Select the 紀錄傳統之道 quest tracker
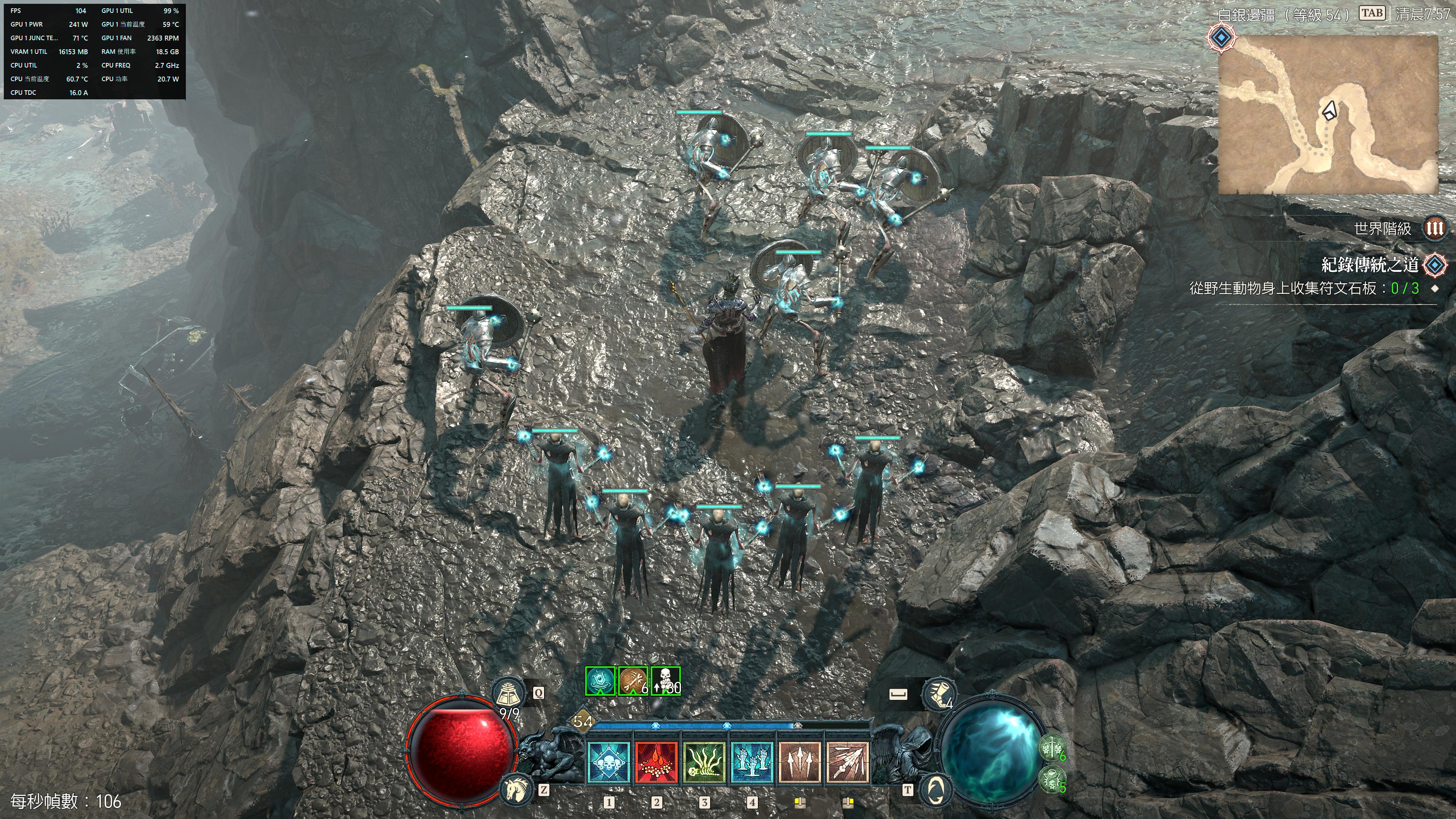The width and height of the screenshot is (1456, 819). pyautogui.click(x=1370, y=265)
